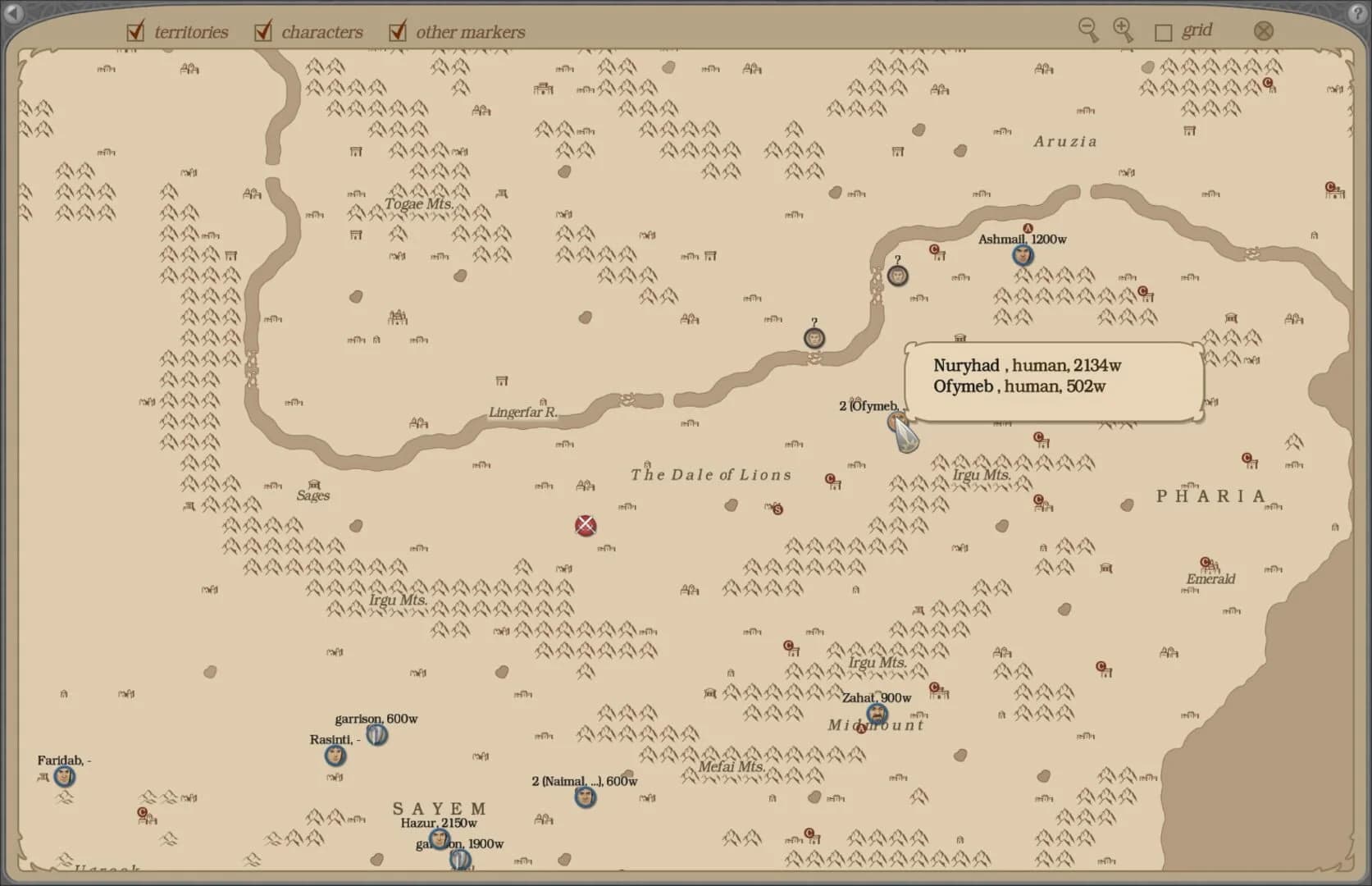Viewport: 1372px width, 886px height.
Task: Click the unknown '?' character marker near the river
Action: pyautogui.click(x=813, y=337)
